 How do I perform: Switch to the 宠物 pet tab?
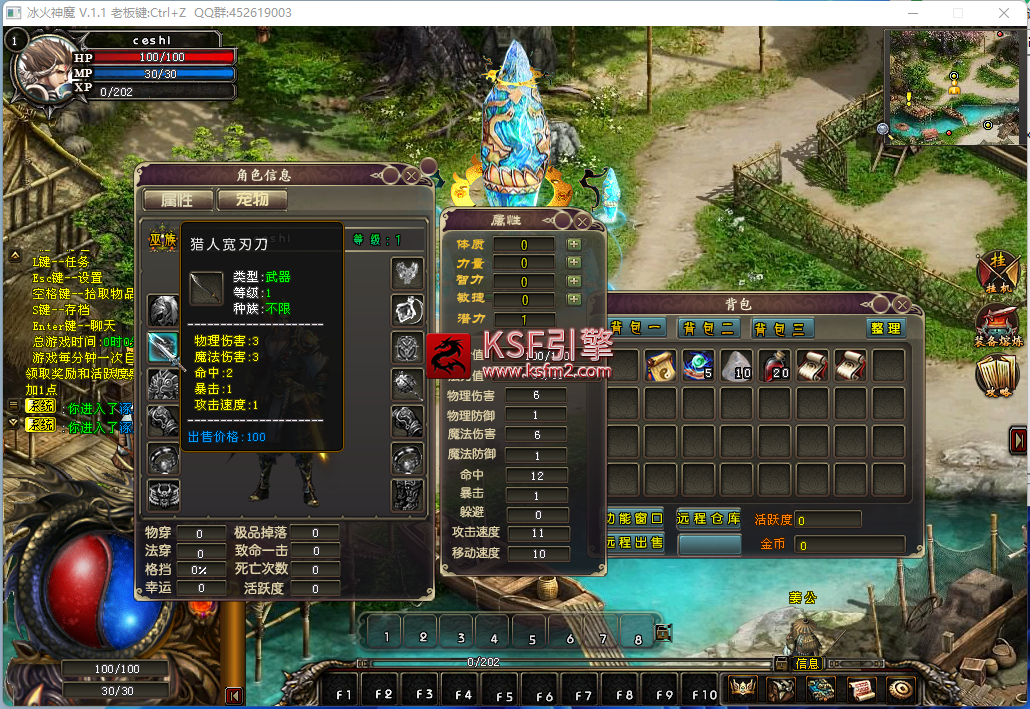(x=252, y=199)
